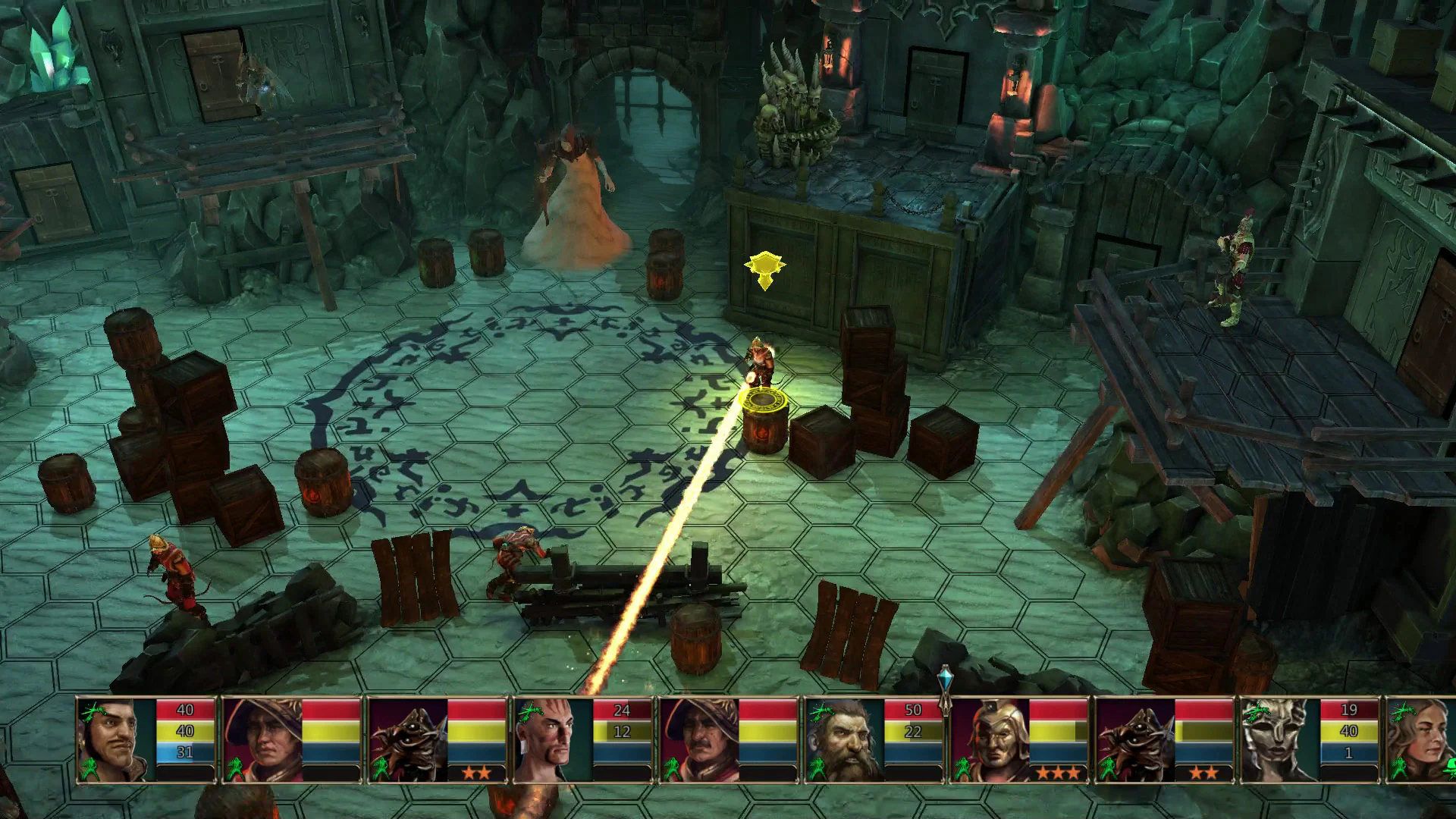1456x819 pixels.
Task: Click the green bird icon atop the dwarf's portrait
Action: point(821,711)
